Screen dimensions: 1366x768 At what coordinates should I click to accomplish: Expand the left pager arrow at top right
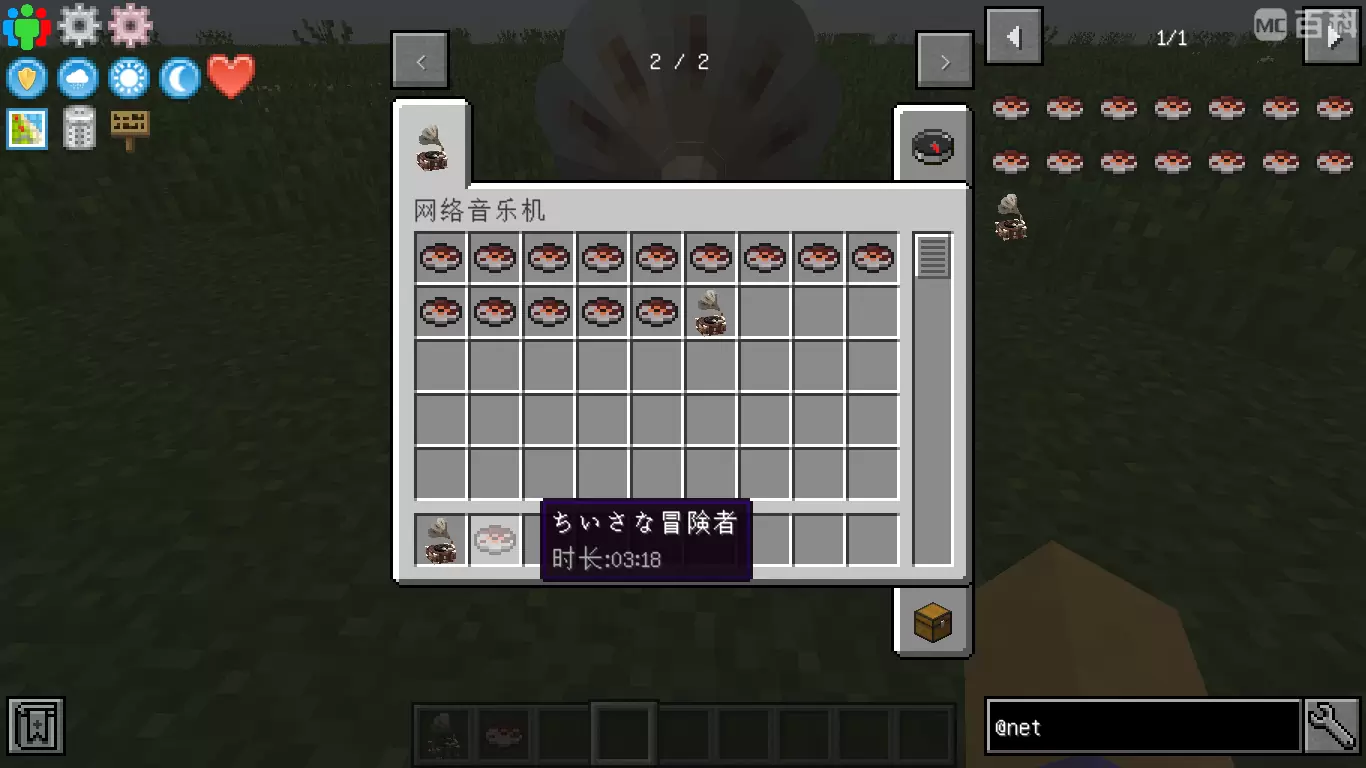pyautogui.click(x=1013, y=36)
